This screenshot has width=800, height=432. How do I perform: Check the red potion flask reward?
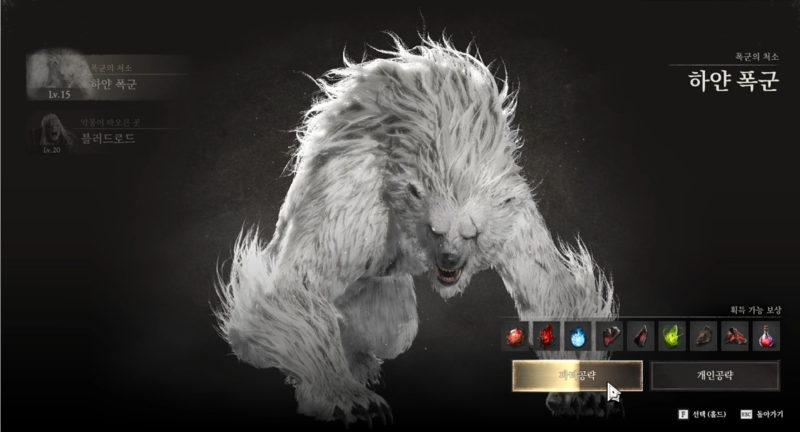[767, 338]
